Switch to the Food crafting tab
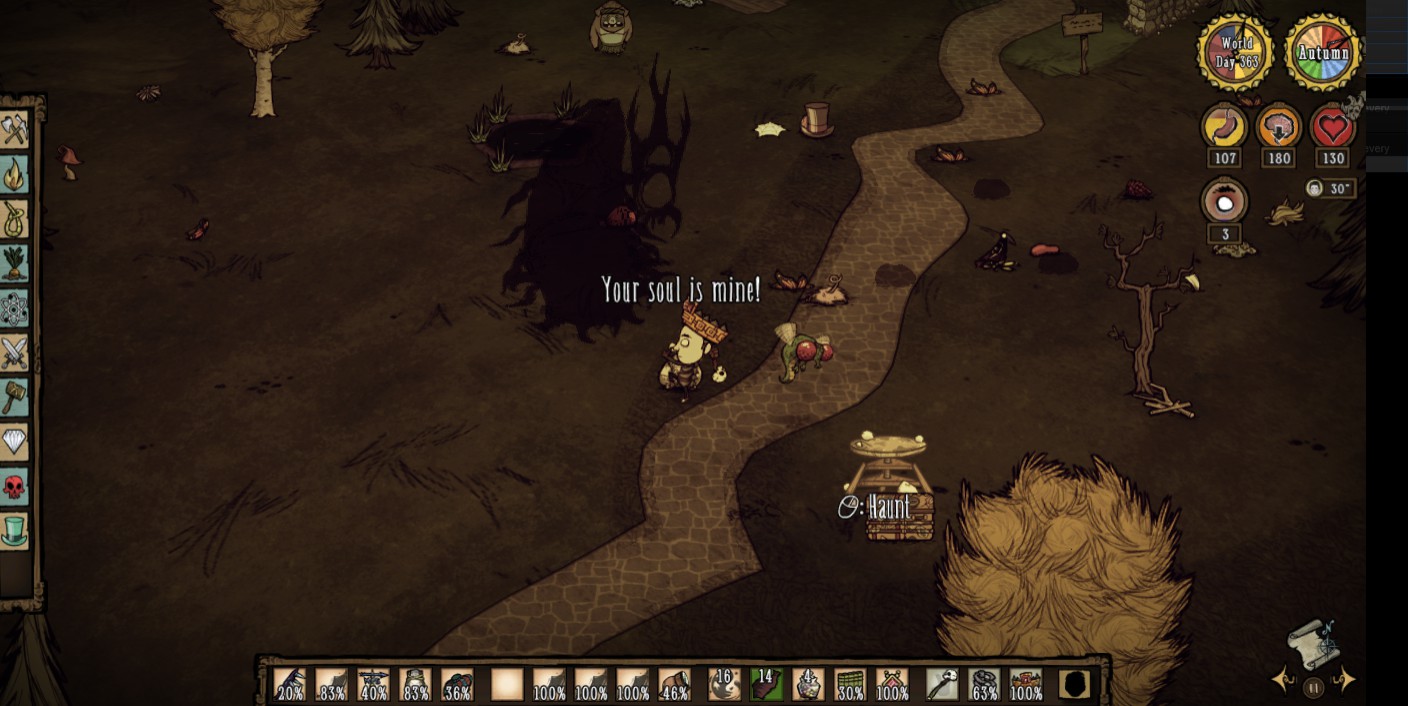This screenshot has width=1408, height=706. click(15, 264)
